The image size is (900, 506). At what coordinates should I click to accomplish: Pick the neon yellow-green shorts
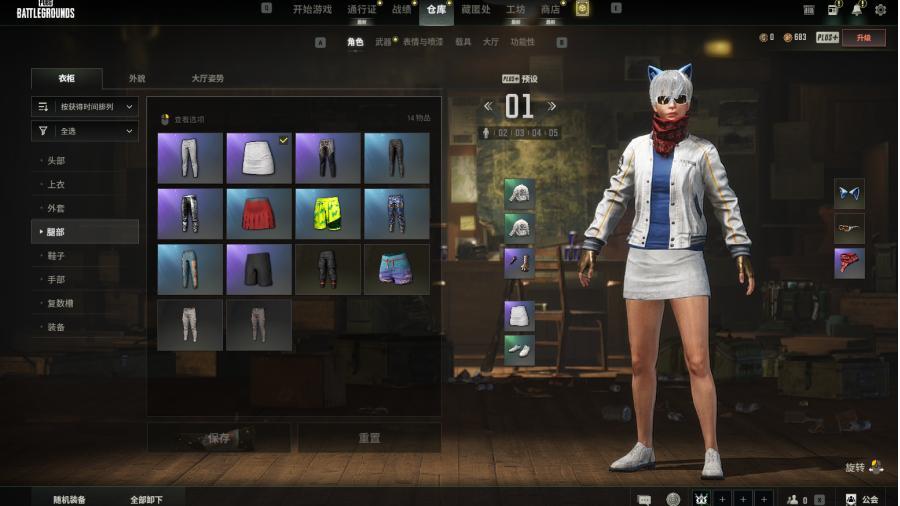point(328,214)
